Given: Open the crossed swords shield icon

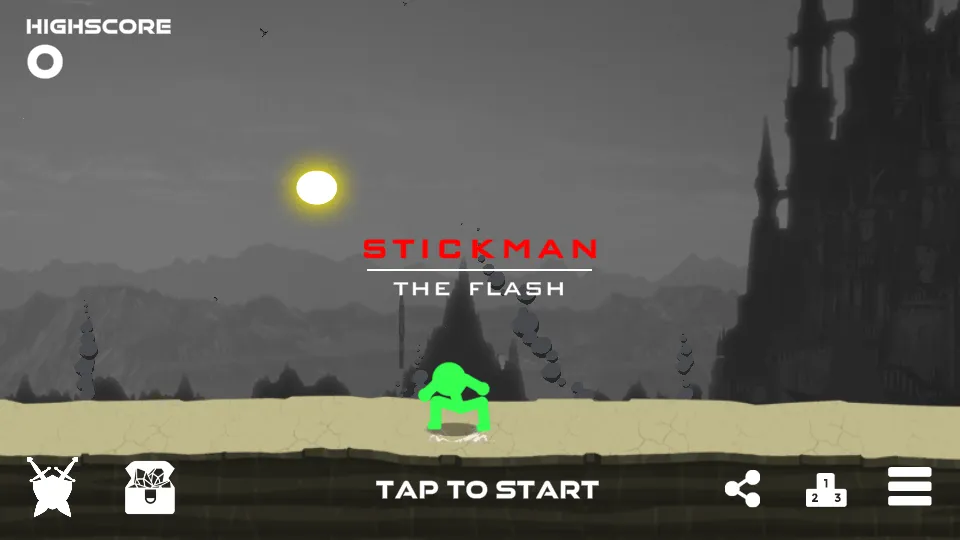Looking at the screenshot, I should pos(51,487).
